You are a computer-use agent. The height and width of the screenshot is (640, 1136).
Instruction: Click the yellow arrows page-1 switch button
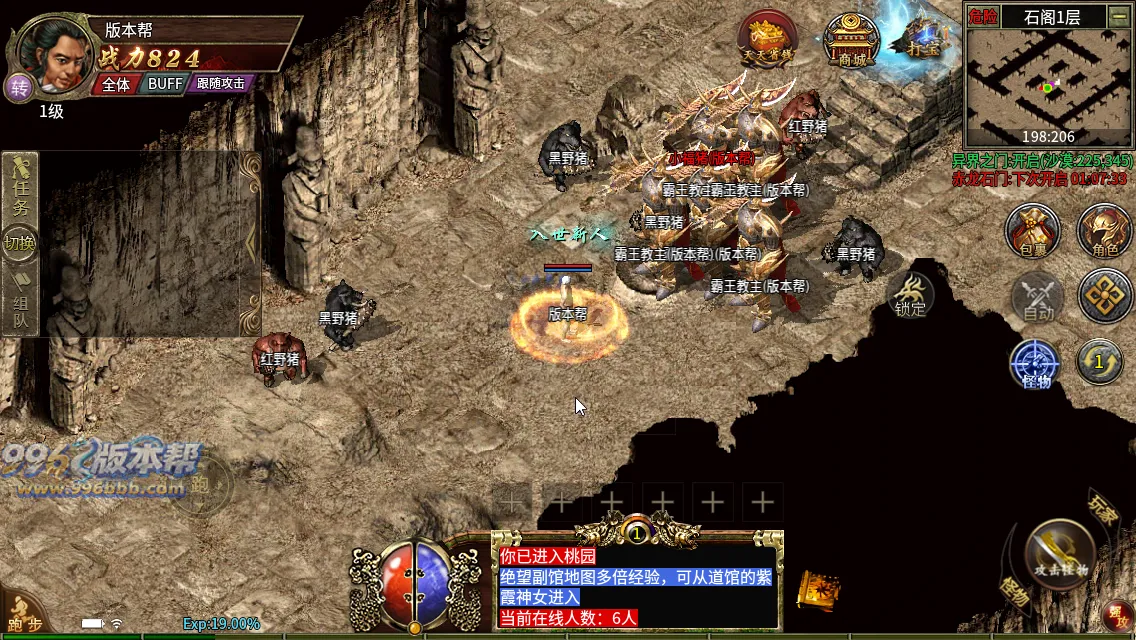[x=1099, y=361]
